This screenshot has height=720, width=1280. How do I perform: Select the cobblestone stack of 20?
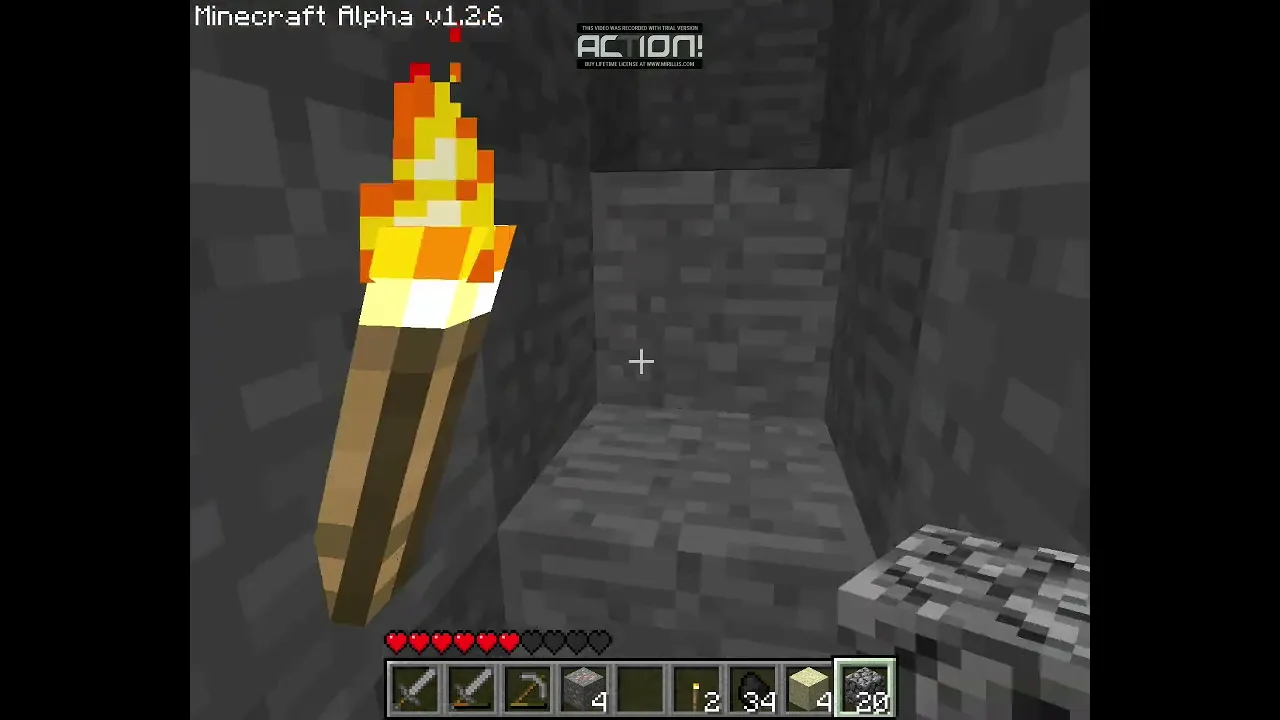click(x=866, y=689)
